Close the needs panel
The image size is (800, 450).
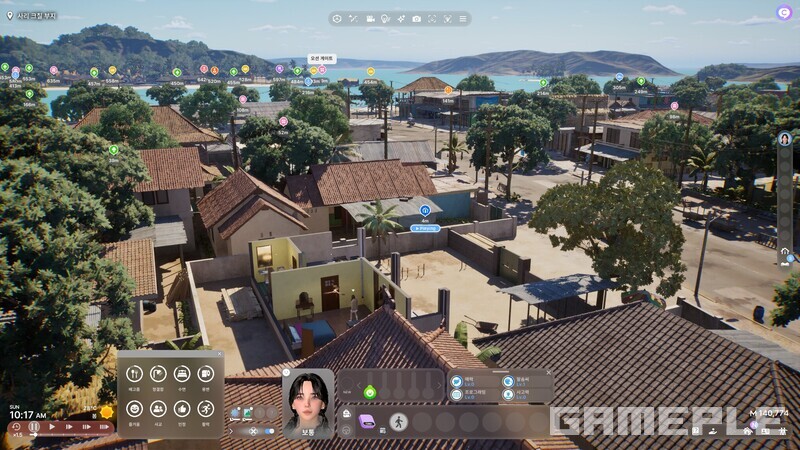point(219,354)
